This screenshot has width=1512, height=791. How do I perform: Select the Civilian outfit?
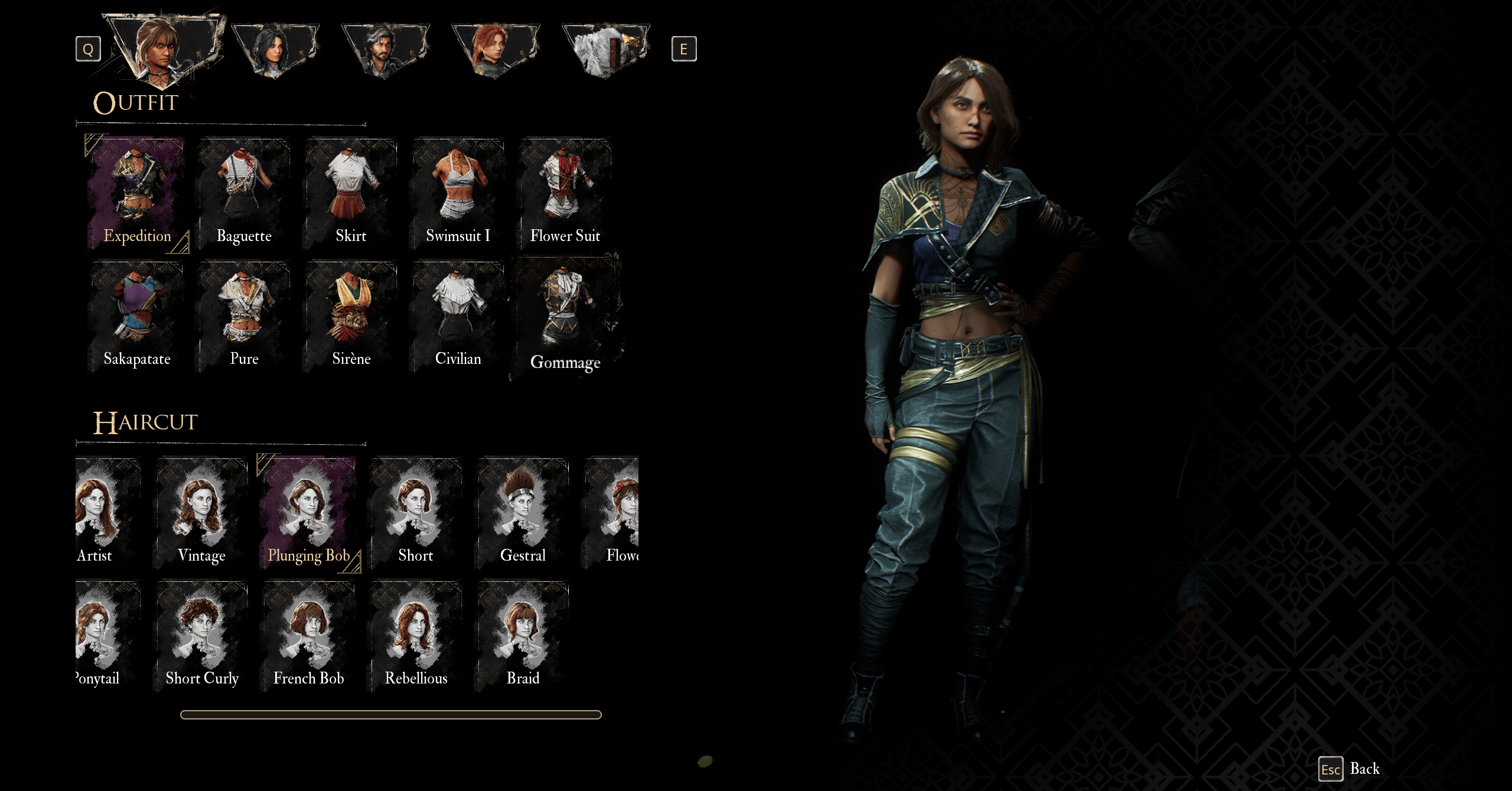tap(458, 316)
